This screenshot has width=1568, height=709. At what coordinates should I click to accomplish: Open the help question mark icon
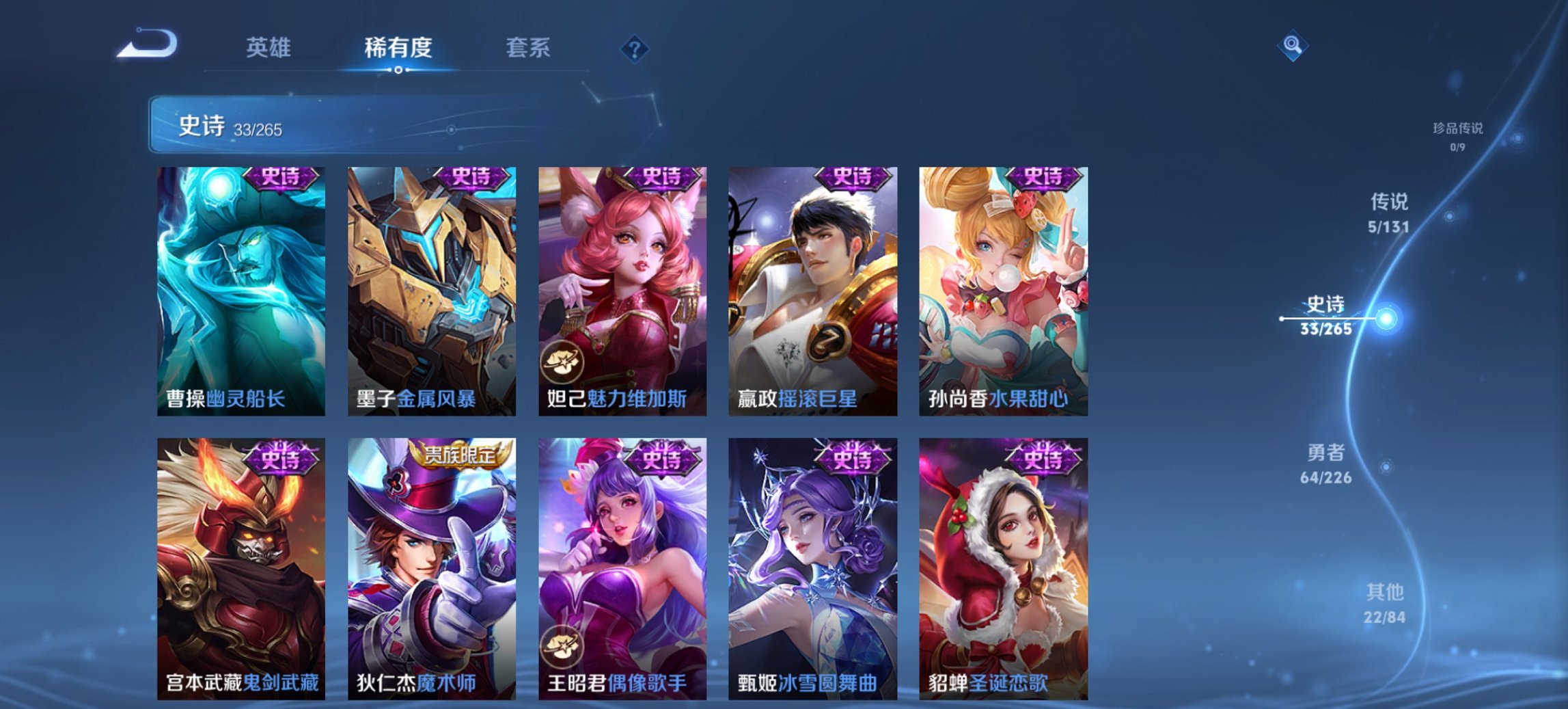coord(635,50)
